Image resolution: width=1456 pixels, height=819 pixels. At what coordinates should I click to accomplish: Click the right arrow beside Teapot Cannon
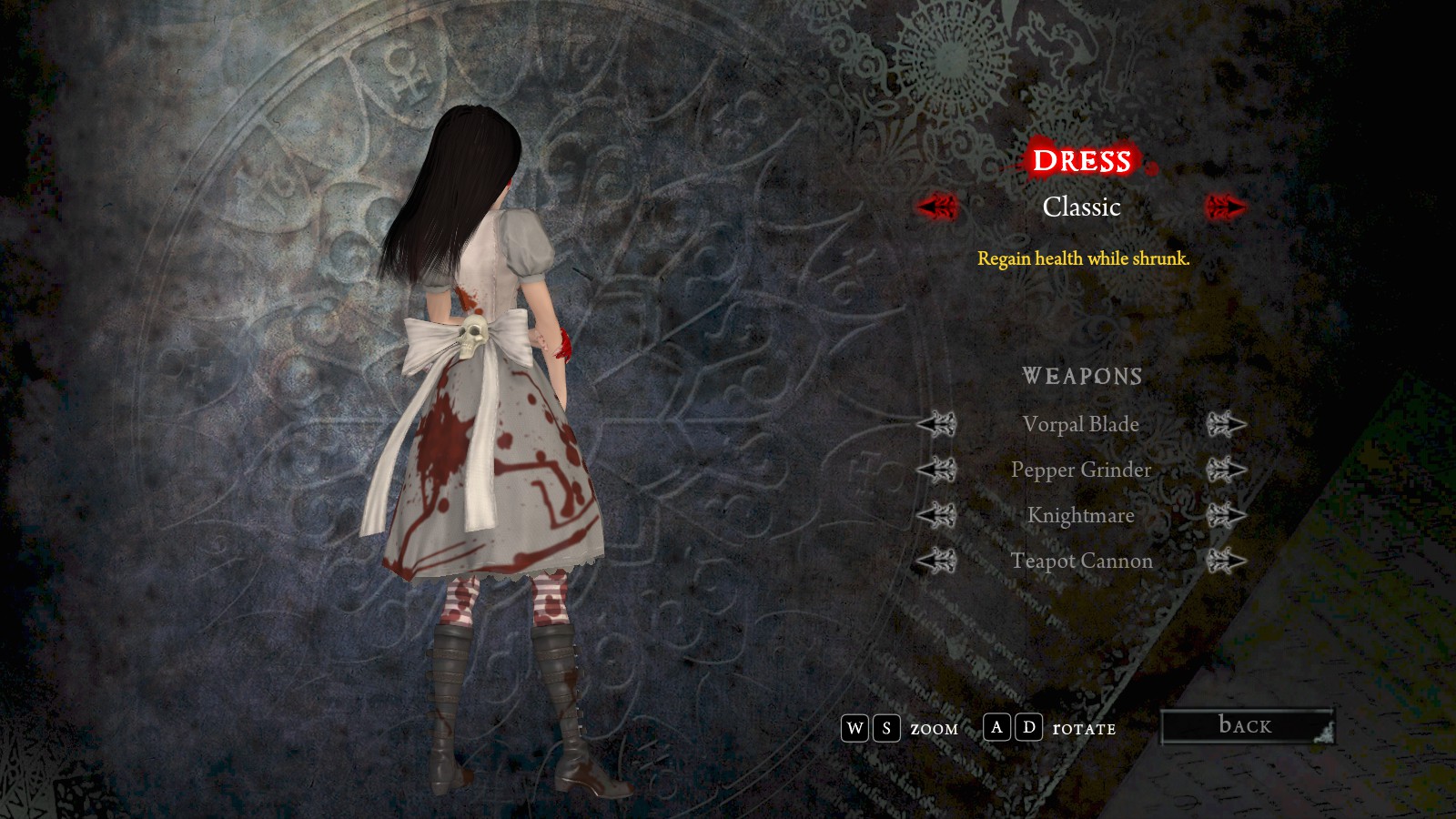click(1225, 561)
